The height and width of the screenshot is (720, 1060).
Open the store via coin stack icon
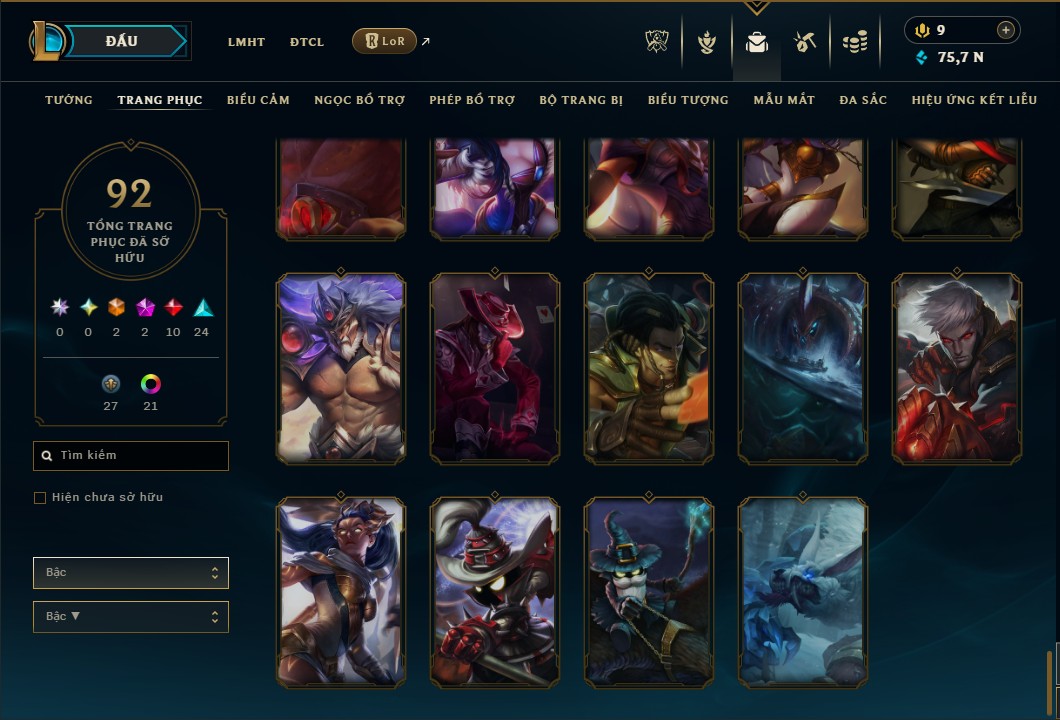(x=854, y=42)
